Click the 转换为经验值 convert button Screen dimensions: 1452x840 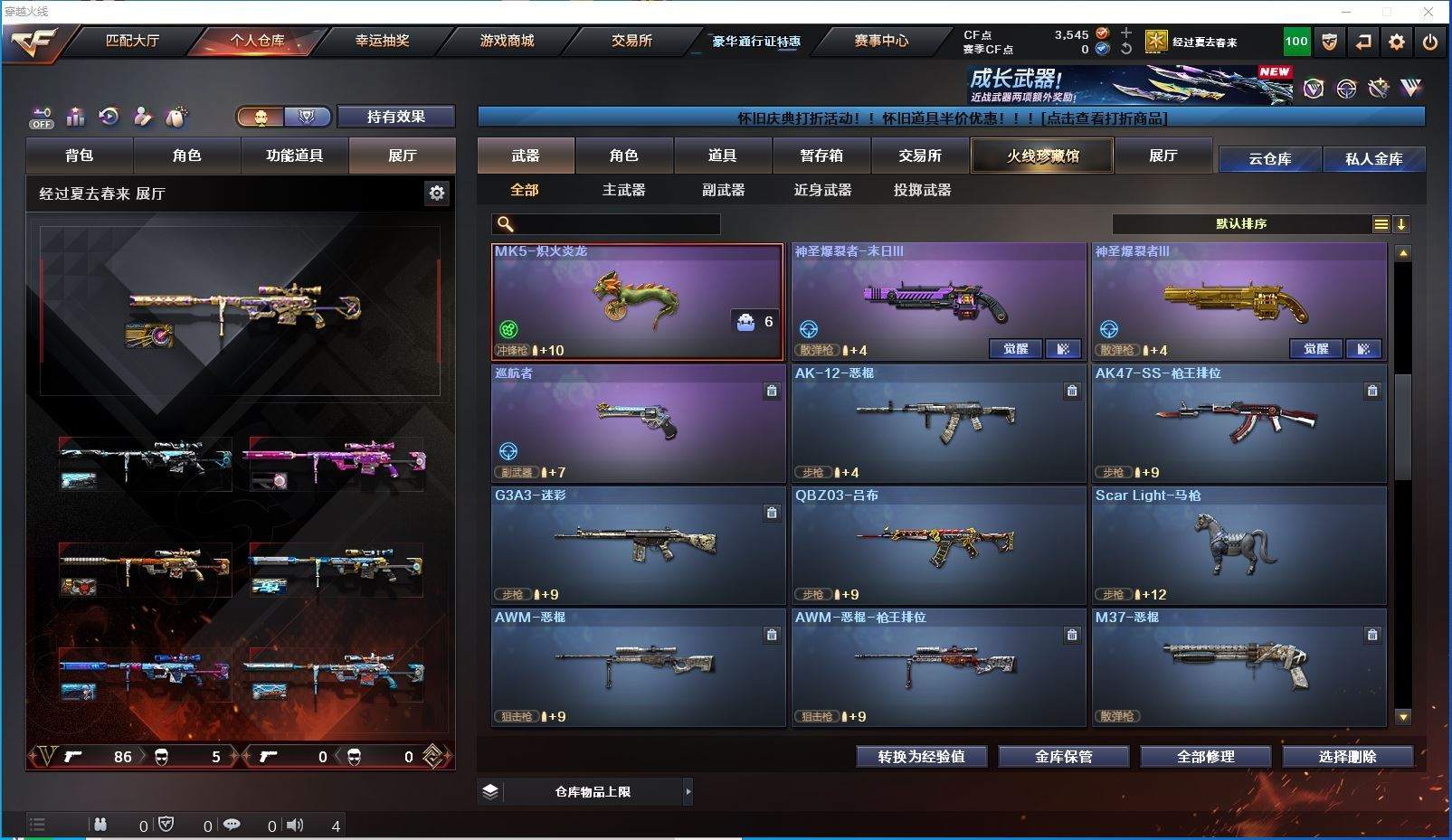tap(921, 757)
